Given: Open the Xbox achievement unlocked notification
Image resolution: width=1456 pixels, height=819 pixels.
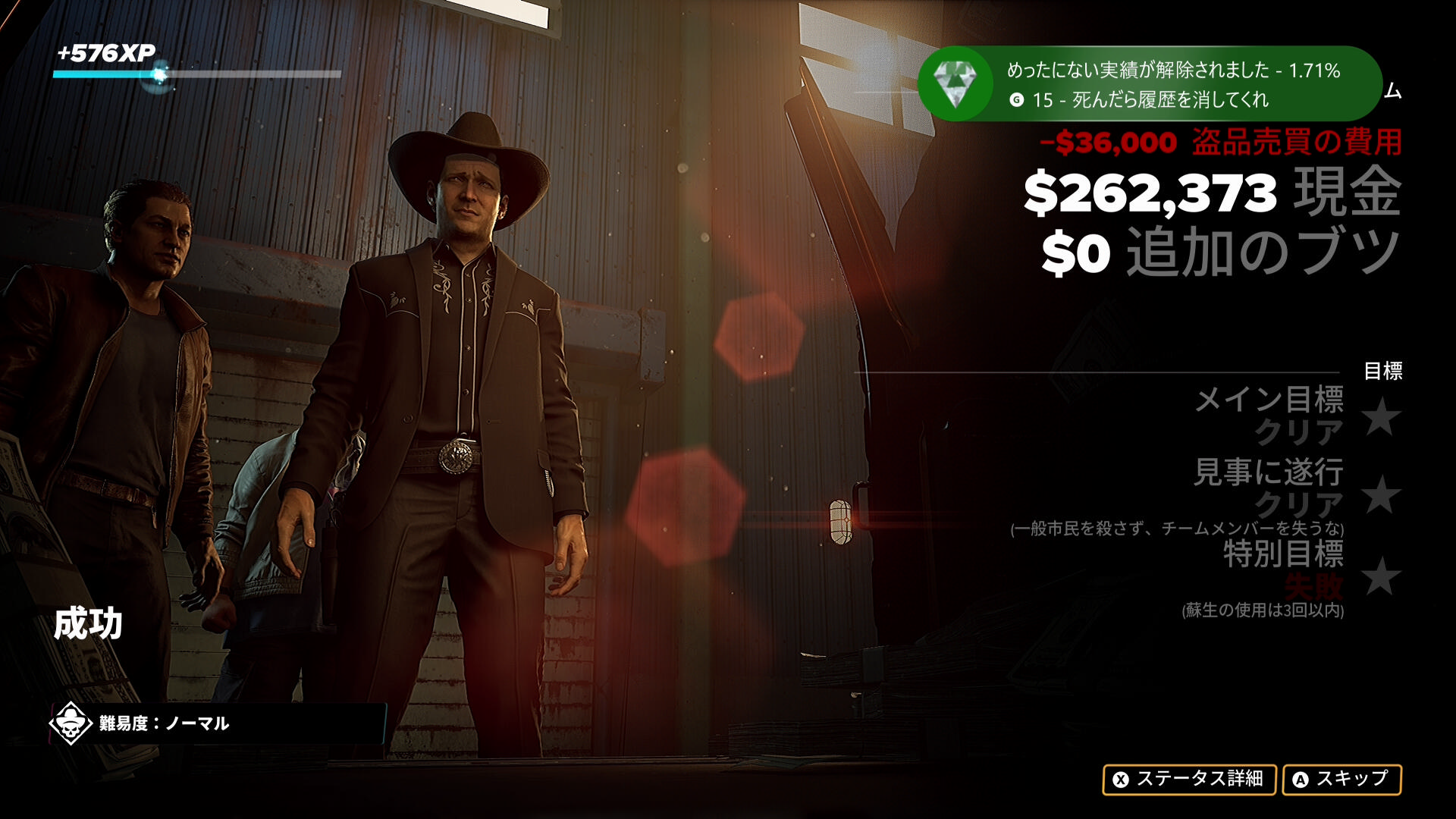Looking at the screenshot, I should click(1148, 84).
